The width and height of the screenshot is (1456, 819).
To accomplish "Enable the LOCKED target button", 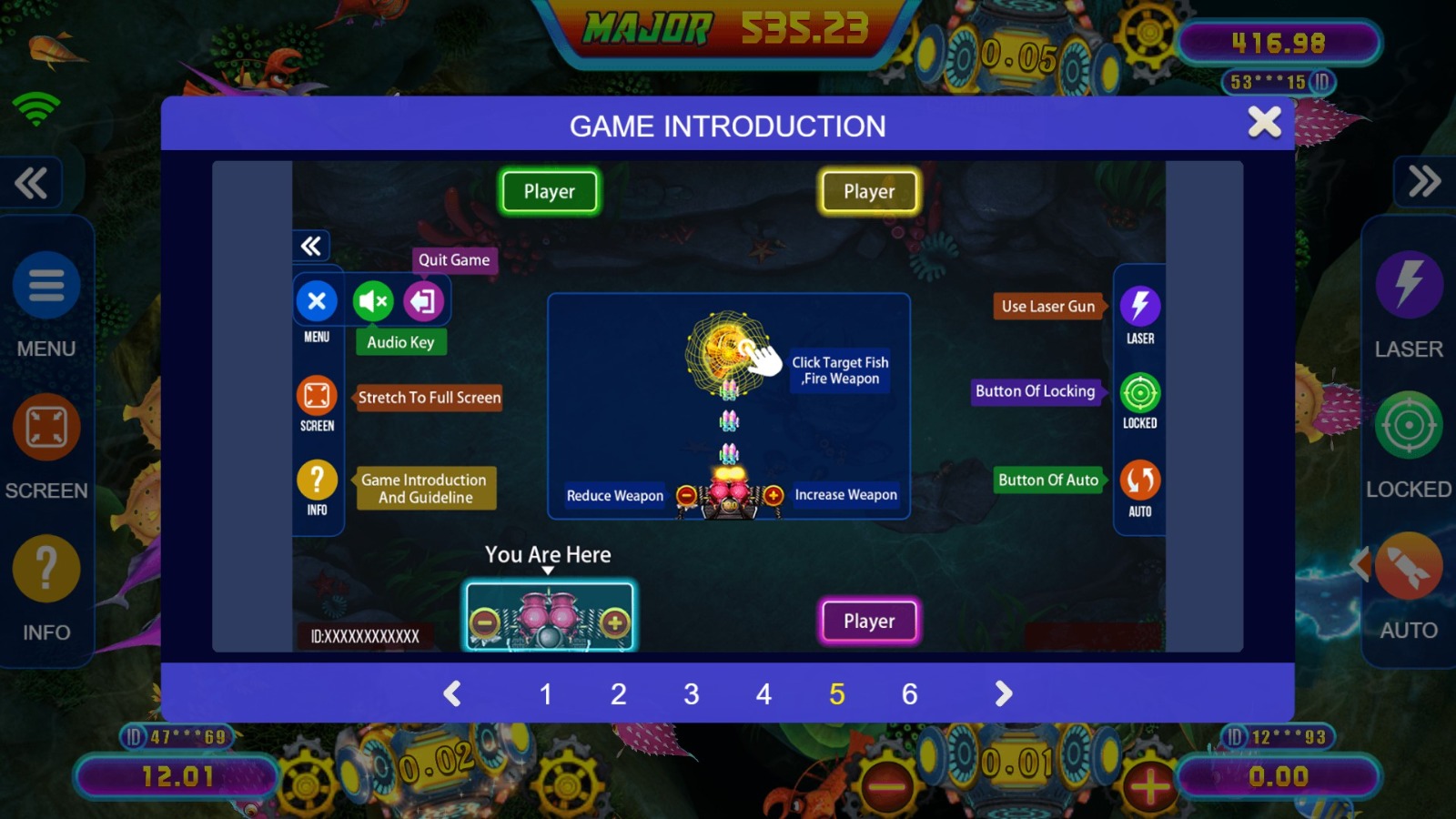I will (x=1409, y=425).
